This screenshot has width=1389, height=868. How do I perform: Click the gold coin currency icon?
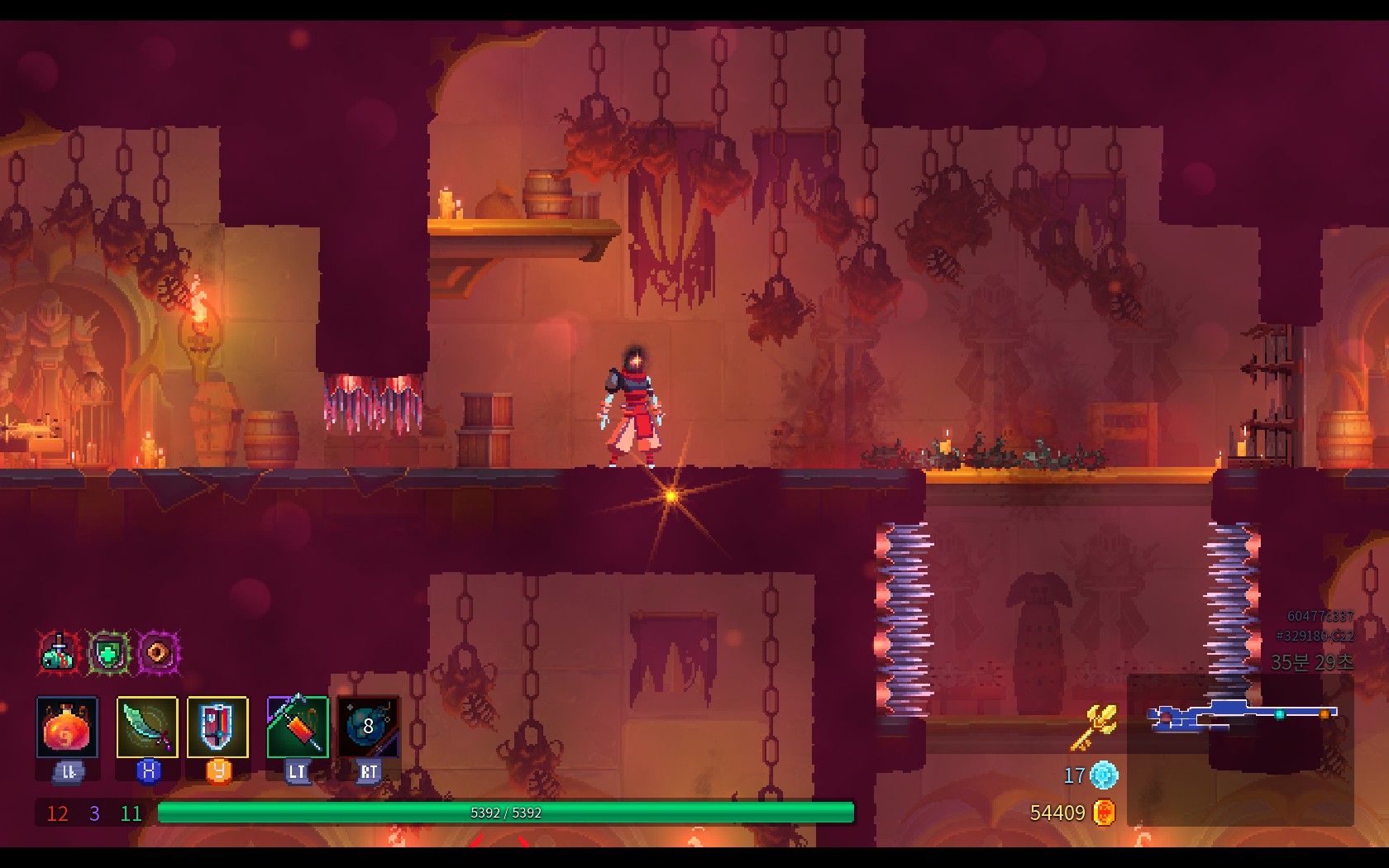coord(1105,813)
